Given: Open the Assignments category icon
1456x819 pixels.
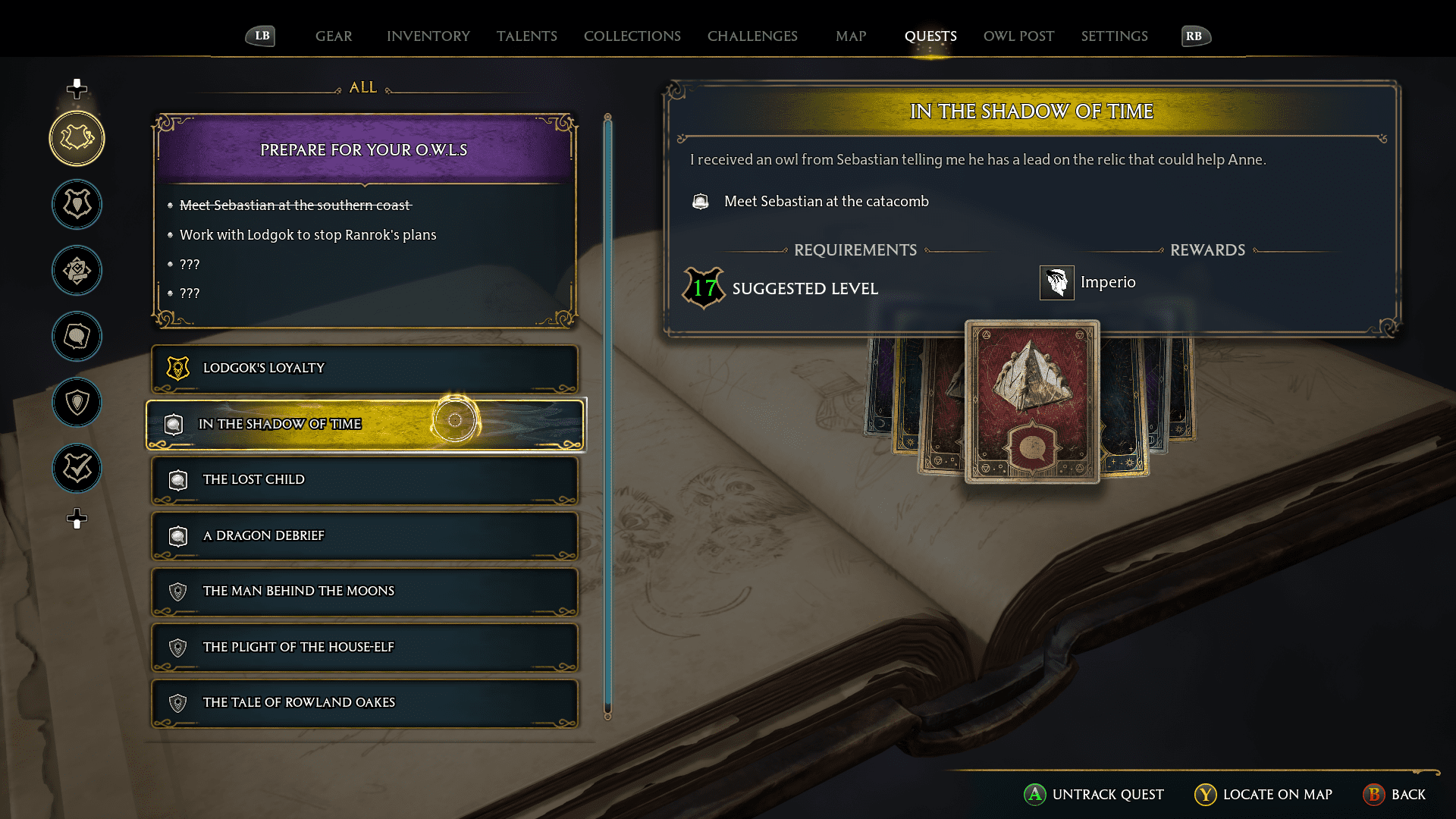Looking at the screenshot, I should click(76, 270).
